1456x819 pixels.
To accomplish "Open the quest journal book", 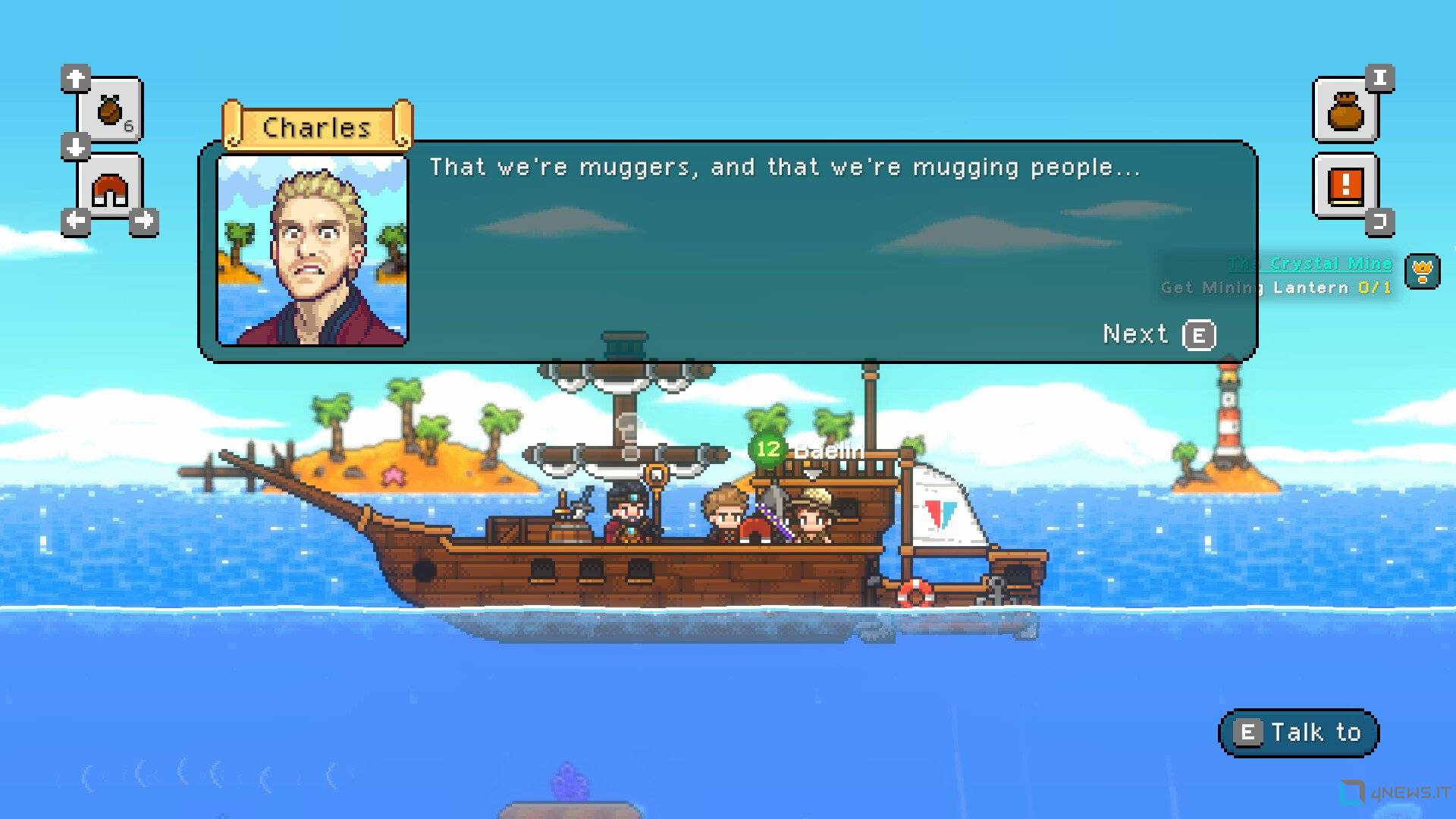I will pyautogui.click(x=1345, y=186).
